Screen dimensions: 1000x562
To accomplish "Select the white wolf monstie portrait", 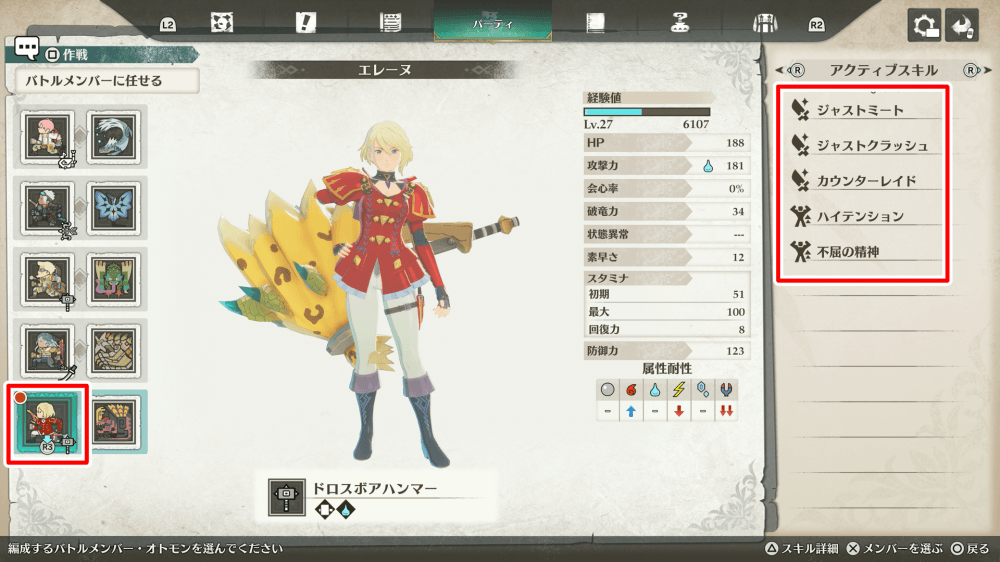I will [113, 137].
